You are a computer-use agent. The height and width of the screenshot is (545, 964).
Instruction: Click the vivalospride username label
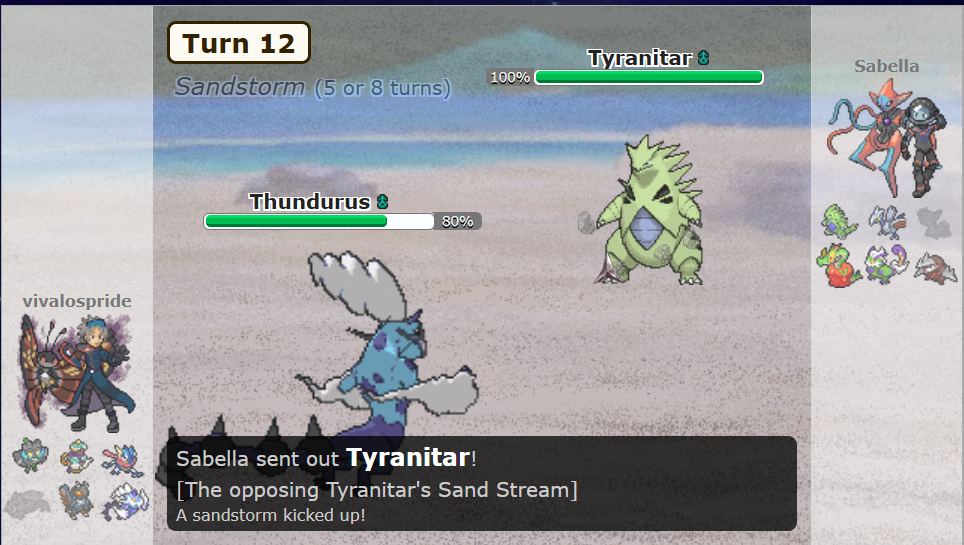pyautogui.click(x=77, y=301)
